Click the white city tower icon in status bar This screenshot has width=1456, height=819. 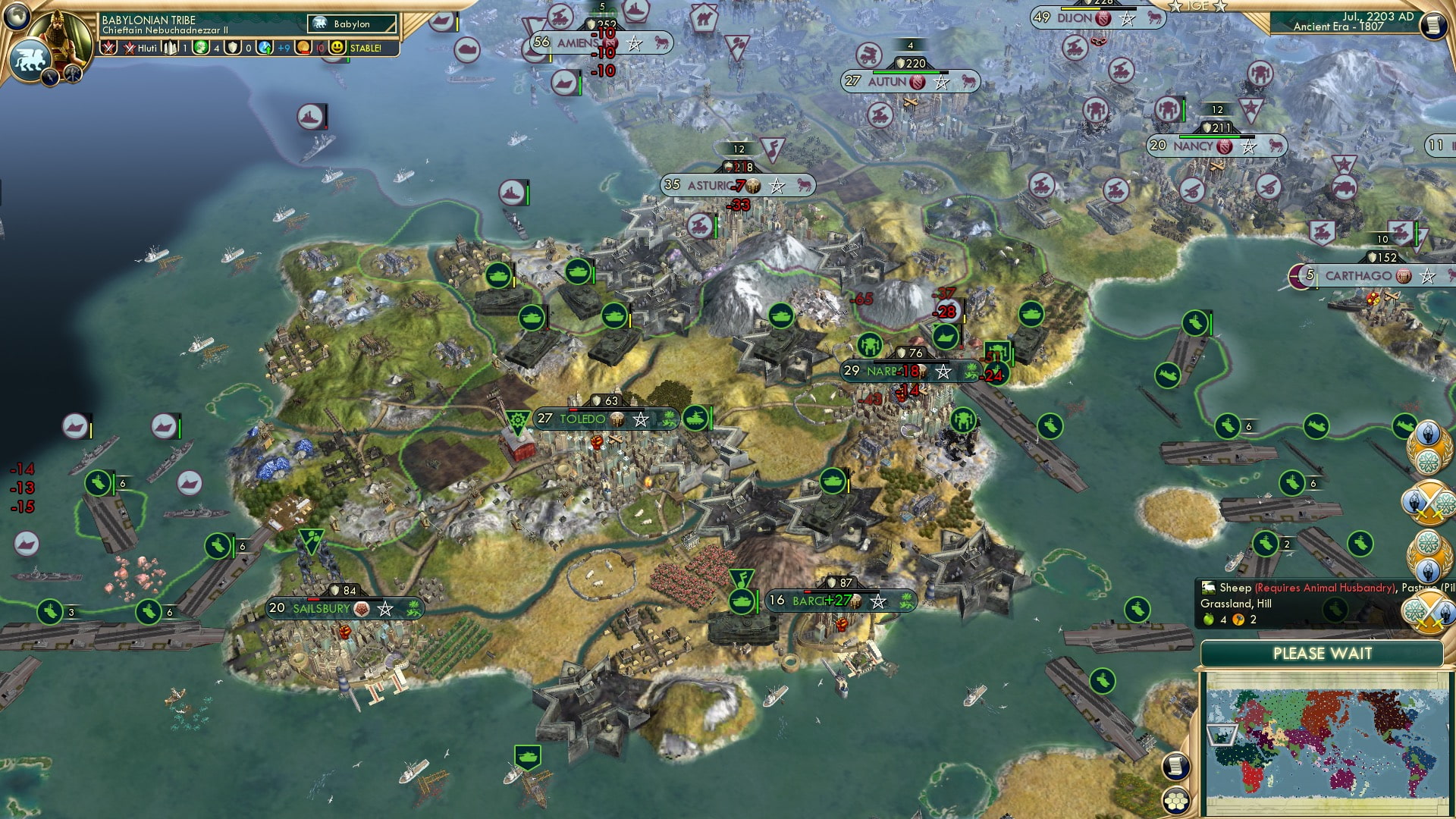click(x=170, y=48)
